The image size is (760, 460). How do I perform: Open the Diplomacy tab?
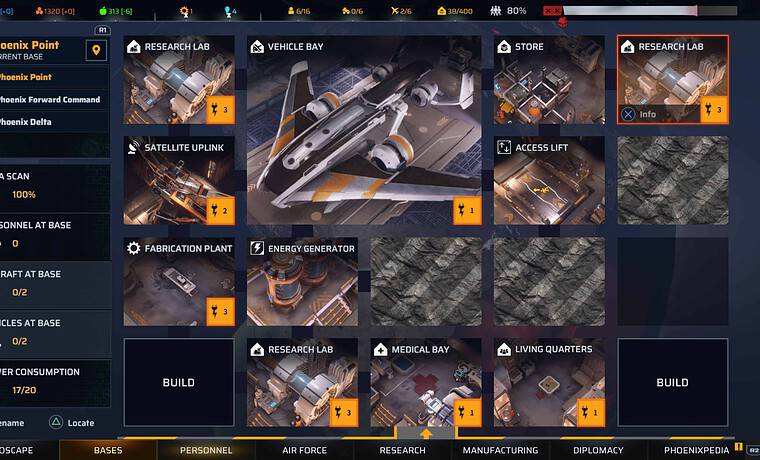tap(598, 450)
